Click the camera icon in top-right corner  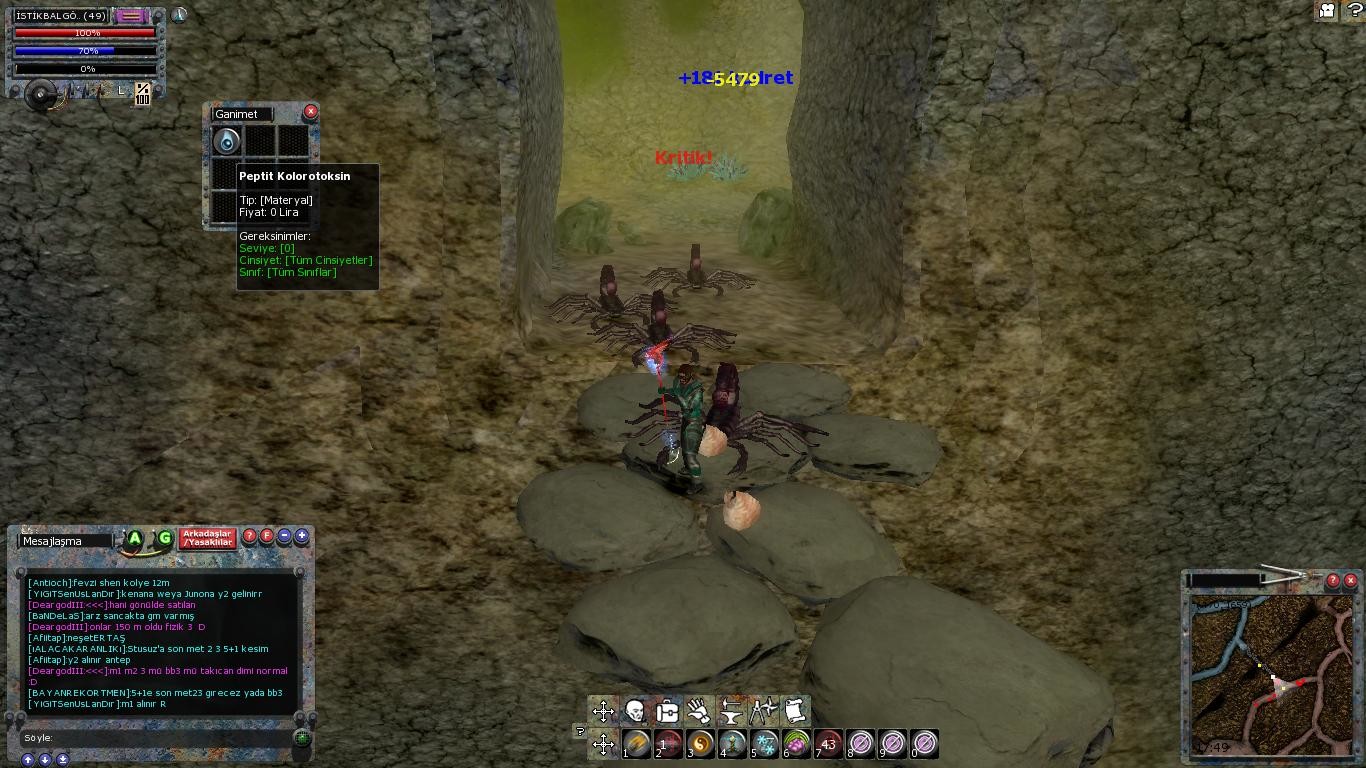(x=1328, y=11)
